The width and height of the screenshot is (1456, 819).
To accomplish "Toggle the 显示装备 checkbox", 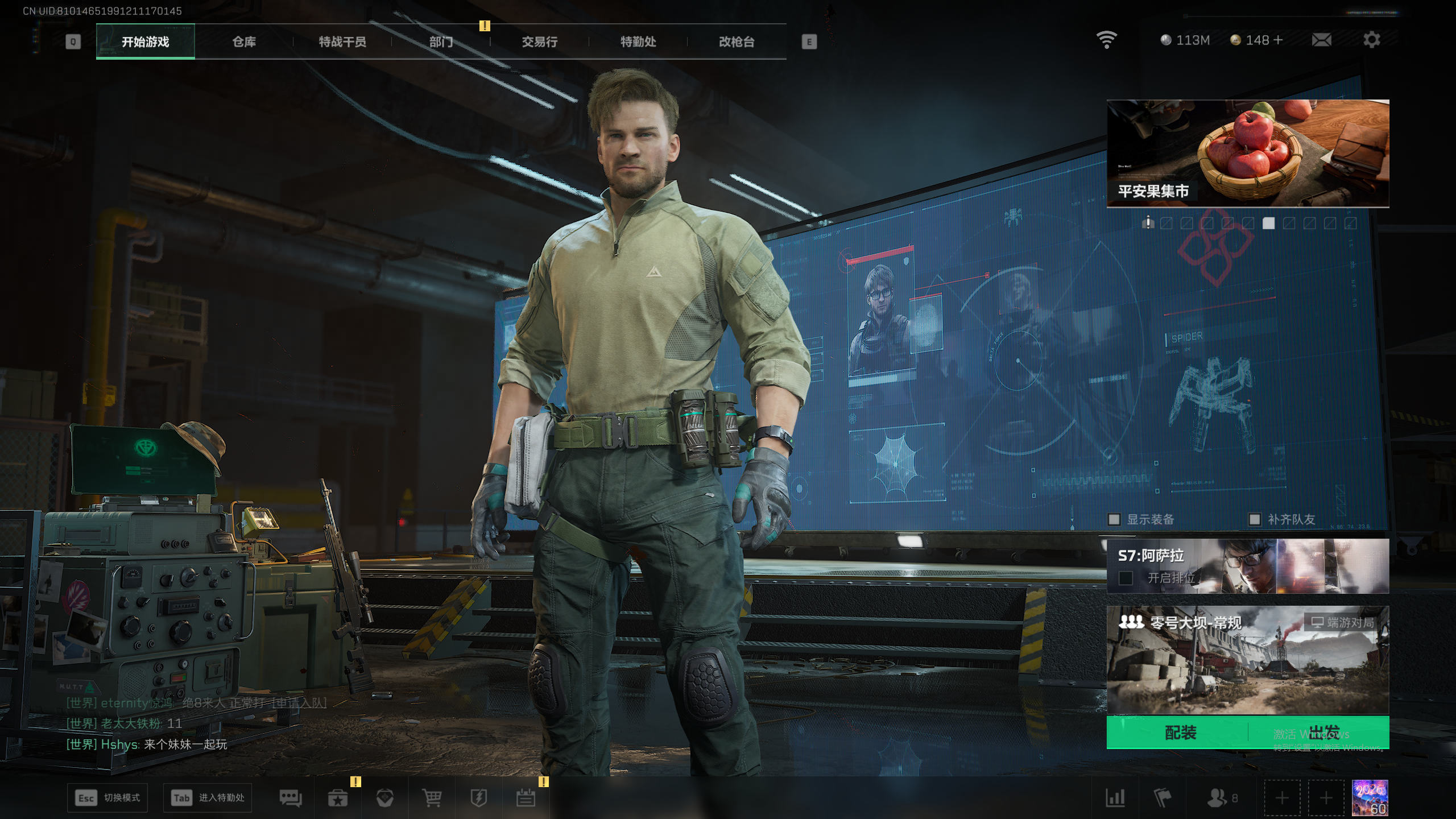I will pos(1114,519).
